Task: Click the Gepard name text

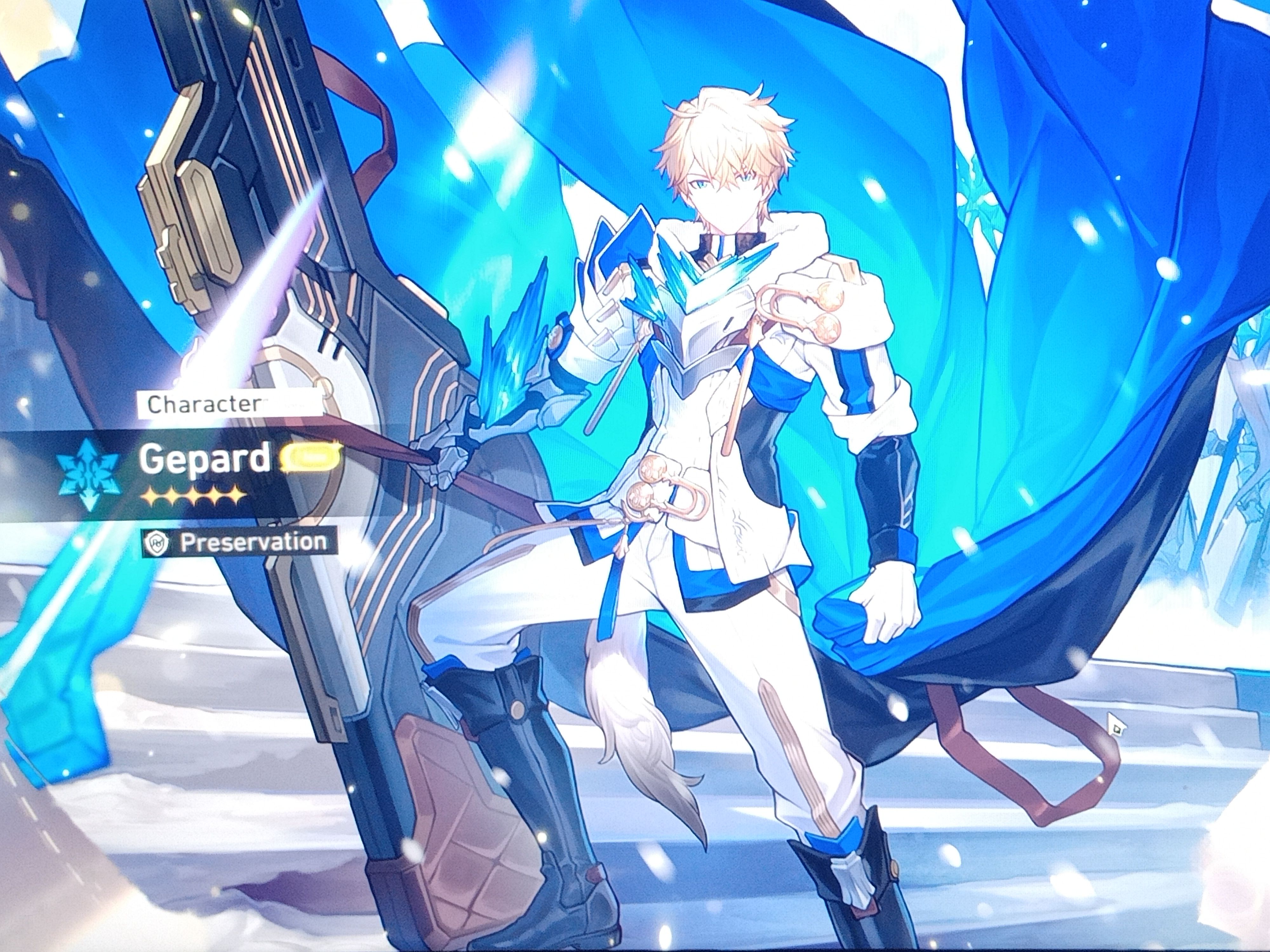Action: 205,459
